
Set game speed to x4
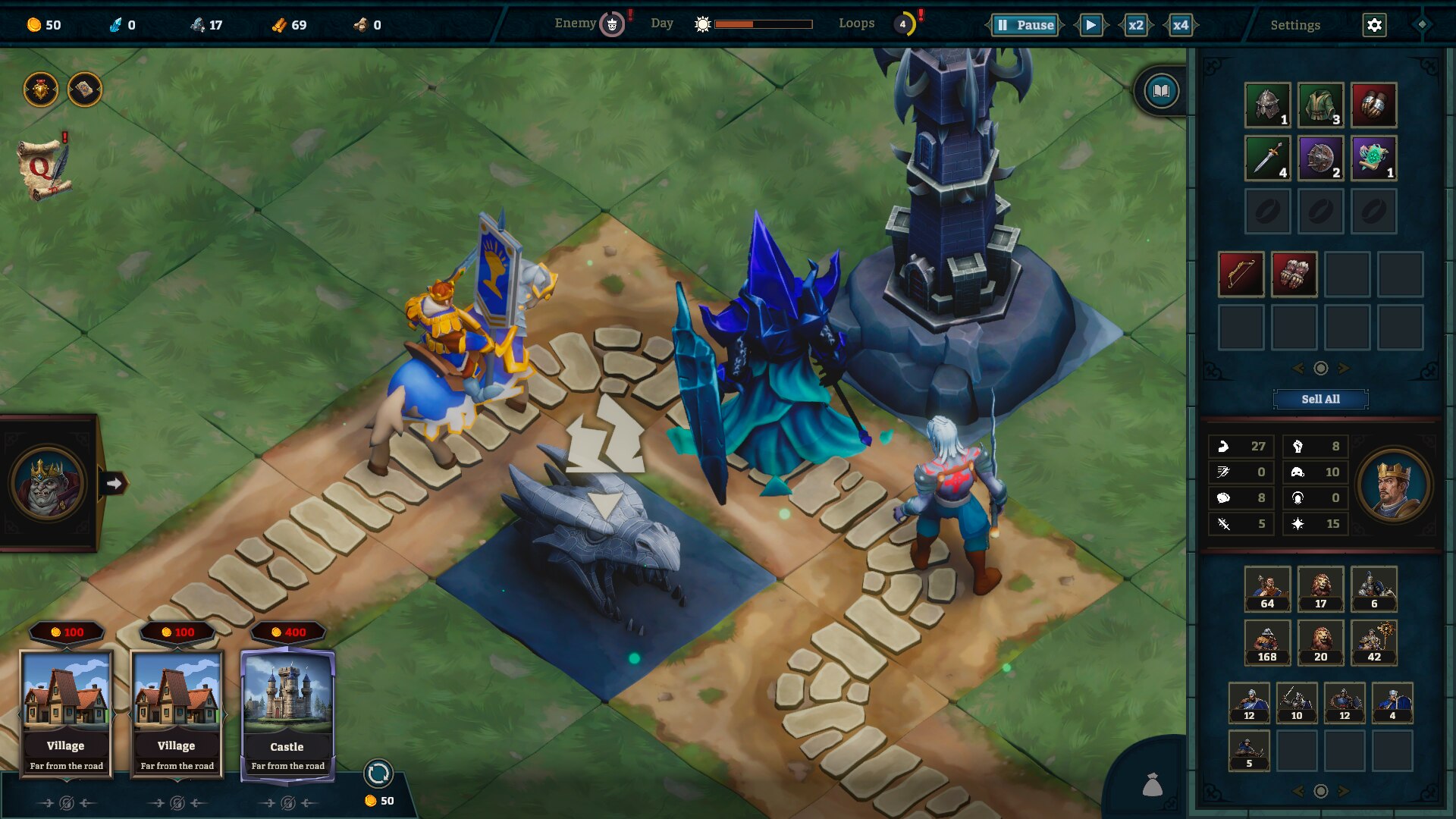1181,25
